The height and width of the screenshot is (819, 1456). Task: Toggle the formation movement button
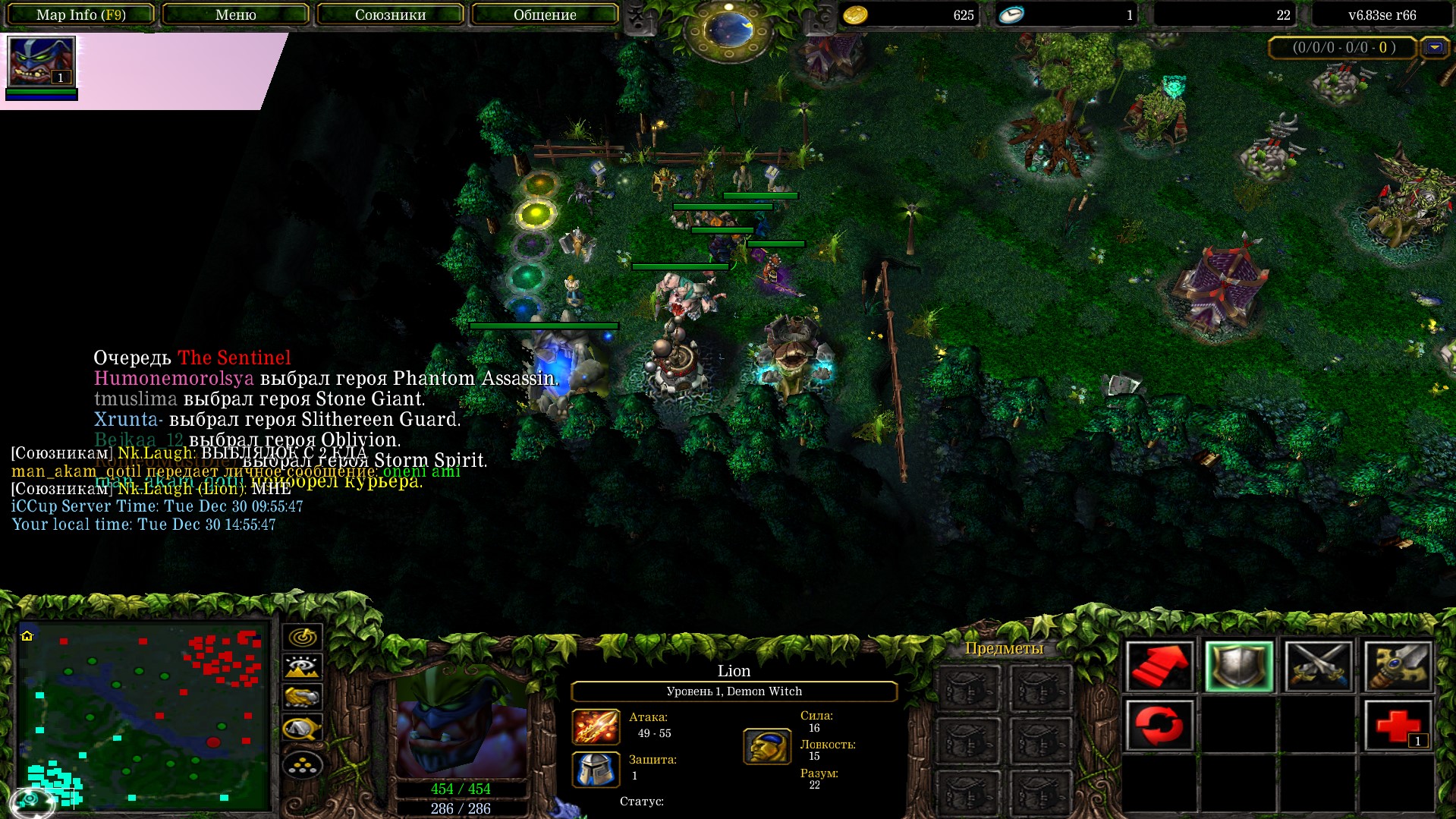[302, 764]
